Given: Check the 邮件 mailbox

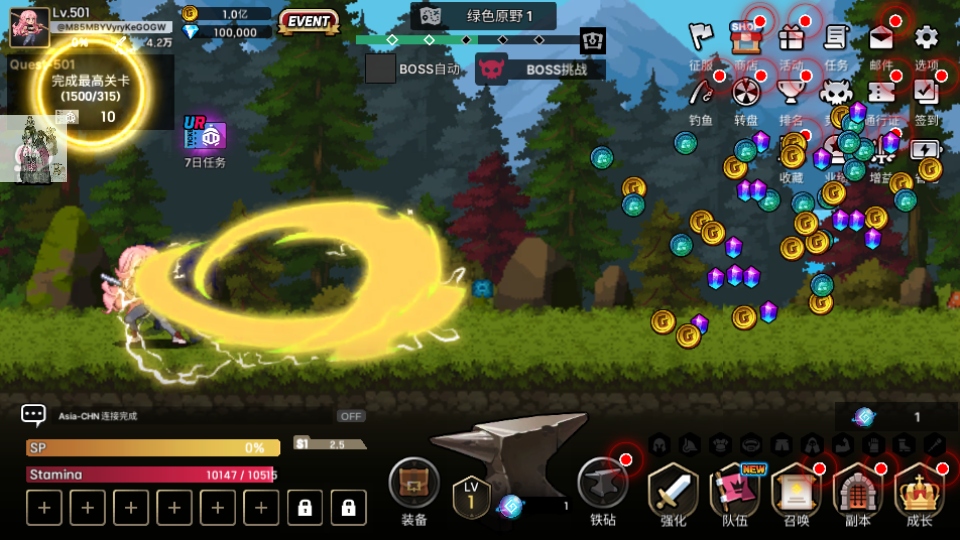Looking at the screenshot, I should tap(881, 40).
